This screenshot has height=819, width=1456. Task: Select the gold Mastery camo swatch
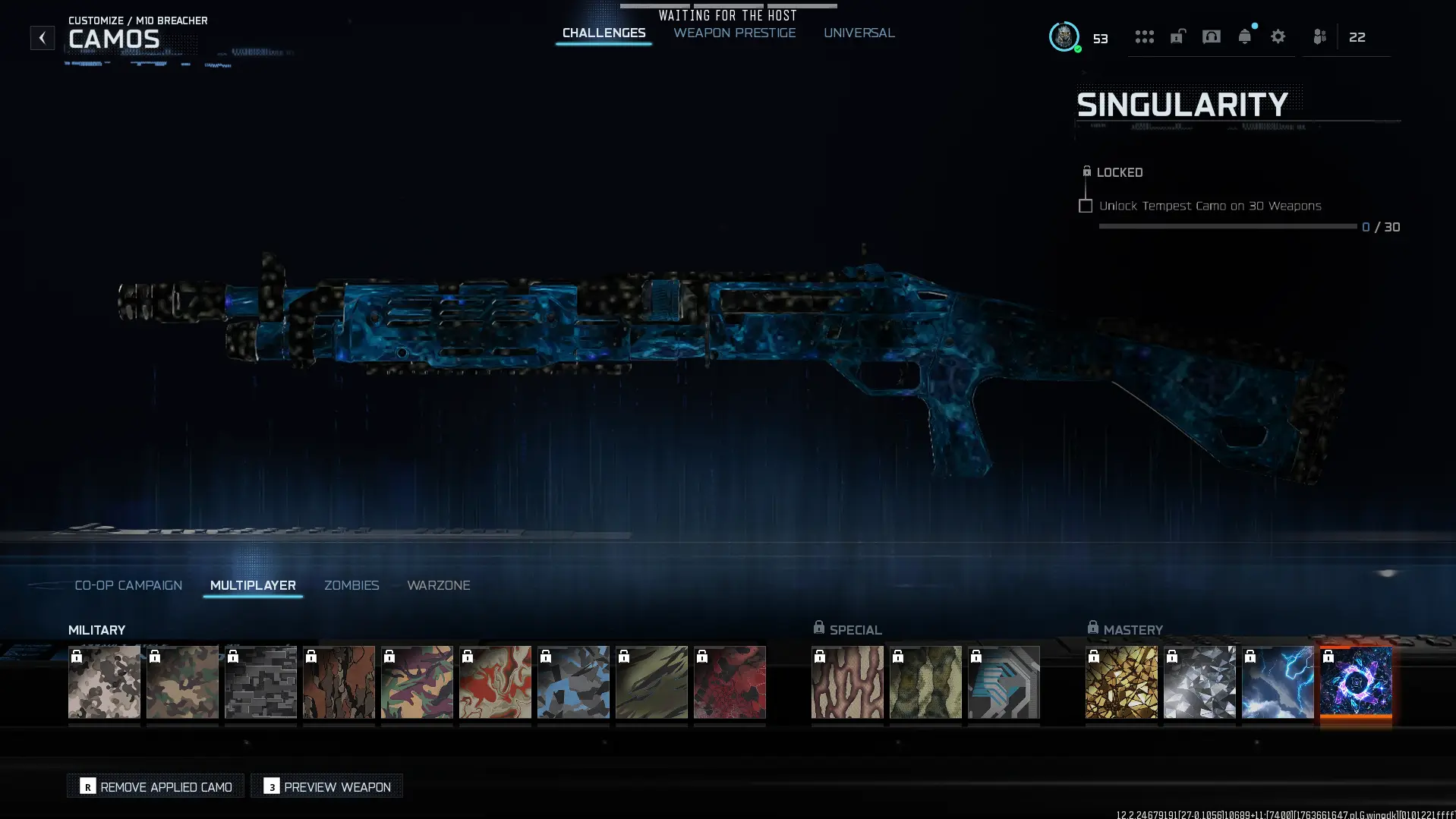[1121, 682]
